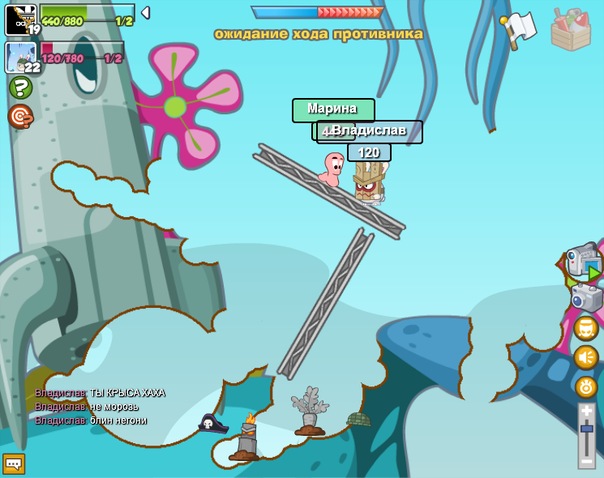This screenshot has height=478, width=604.
Task: Zoom in with the plus sign
Action: click(x=587, y=411)
